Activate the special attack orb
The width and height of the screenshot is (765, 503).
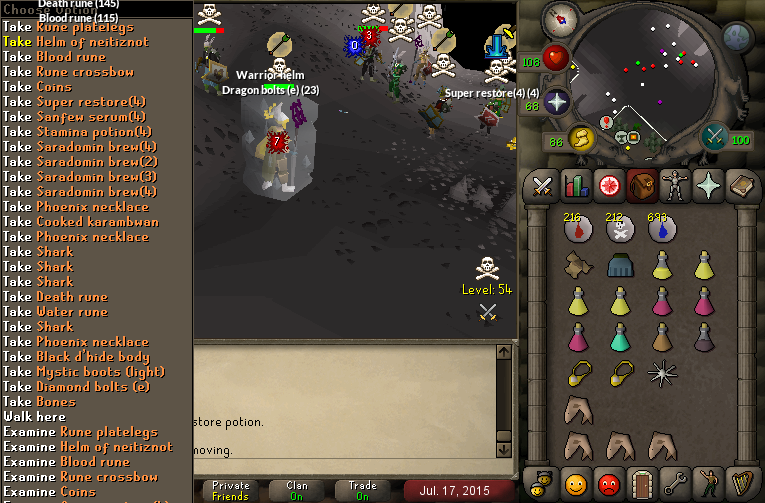pyautogui.click(x=714, y=136)
